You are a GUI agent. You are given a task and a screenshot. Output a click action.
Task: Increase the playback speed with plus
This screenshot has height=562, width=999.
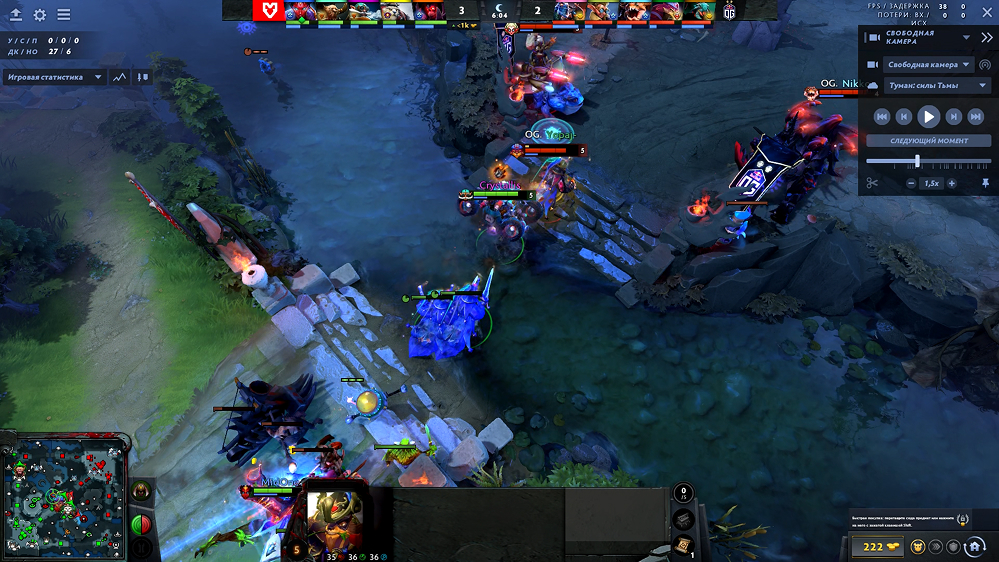coord(951,183)
